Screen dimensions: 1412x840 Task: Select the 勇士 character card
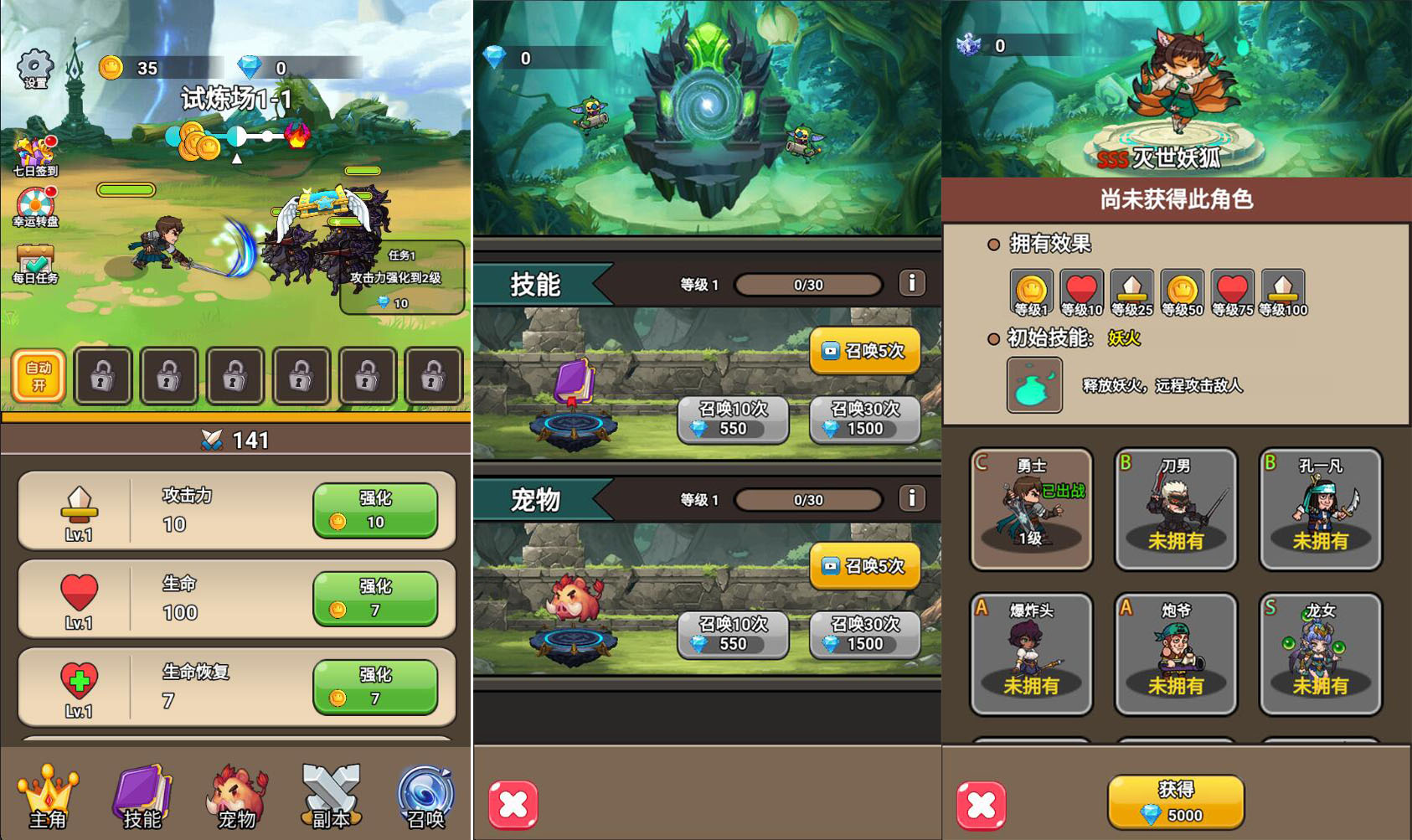click(x=1032, y=508)
